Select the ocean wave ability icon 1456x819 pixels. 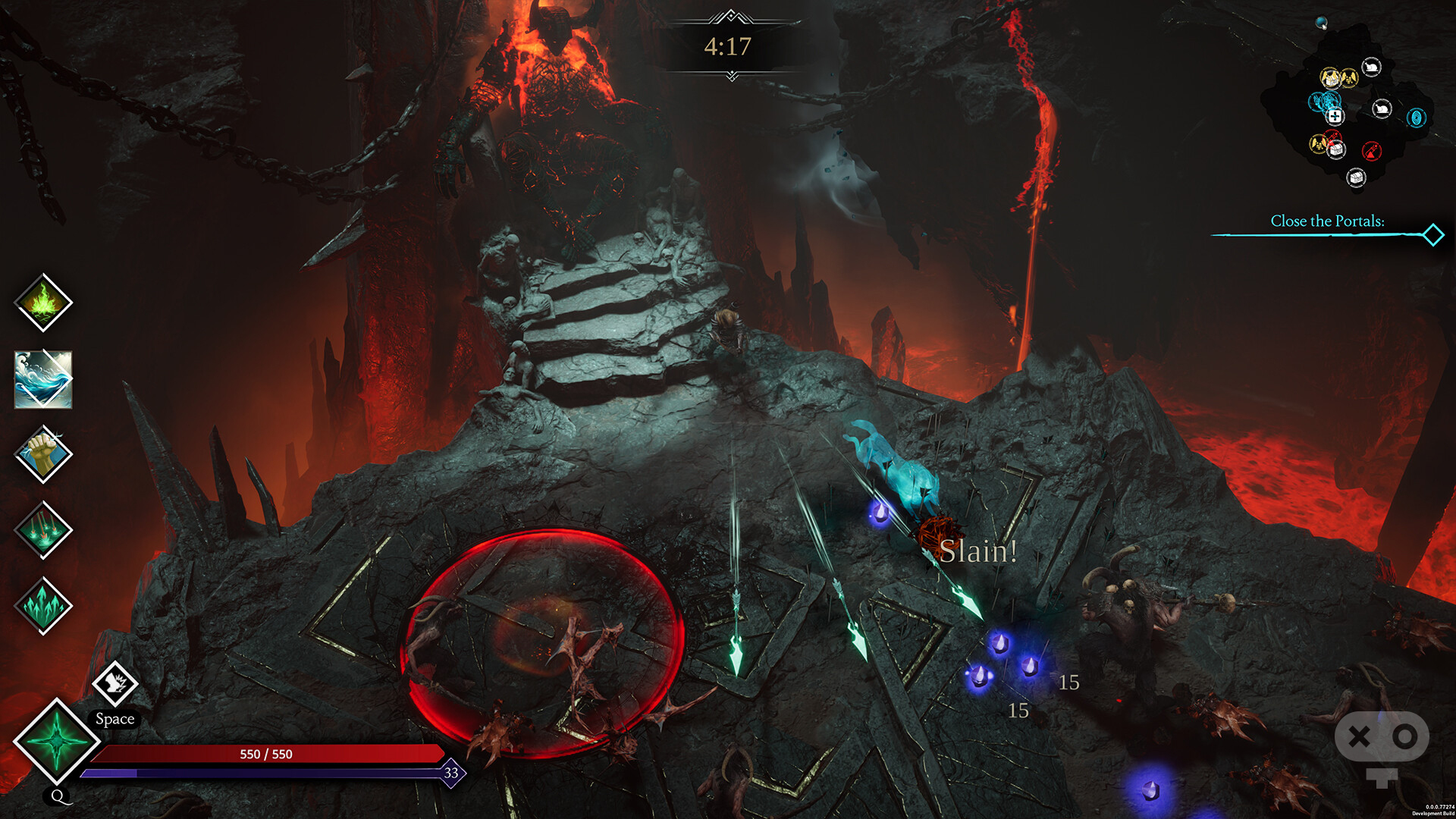[43, 379]
